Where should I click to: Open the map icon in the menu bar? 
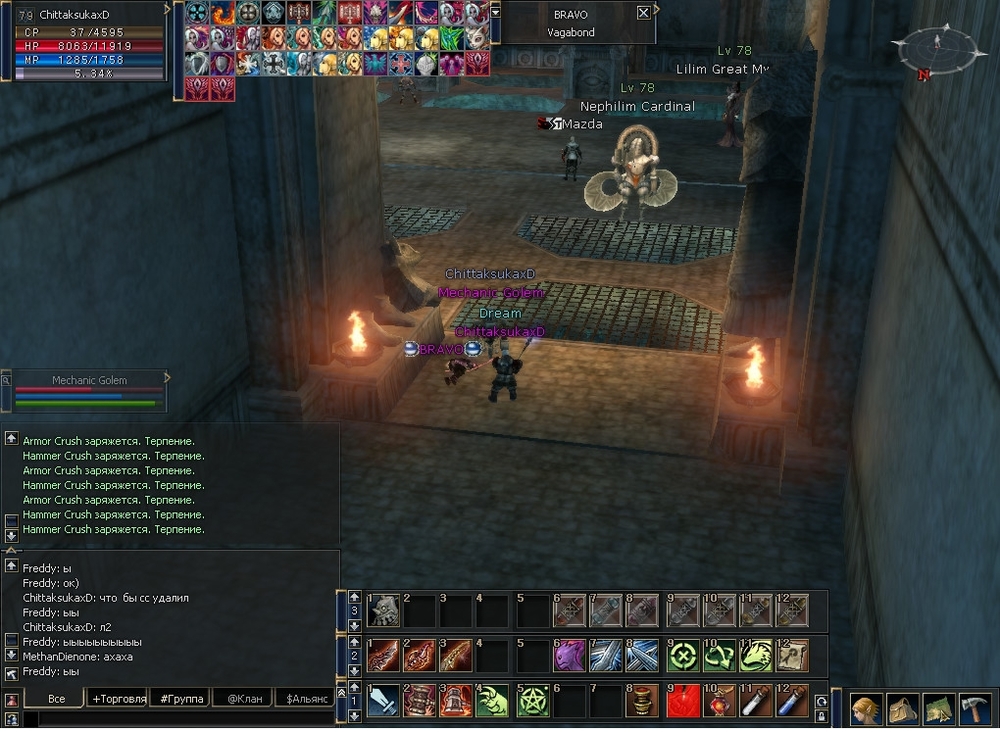pos(938,709)
